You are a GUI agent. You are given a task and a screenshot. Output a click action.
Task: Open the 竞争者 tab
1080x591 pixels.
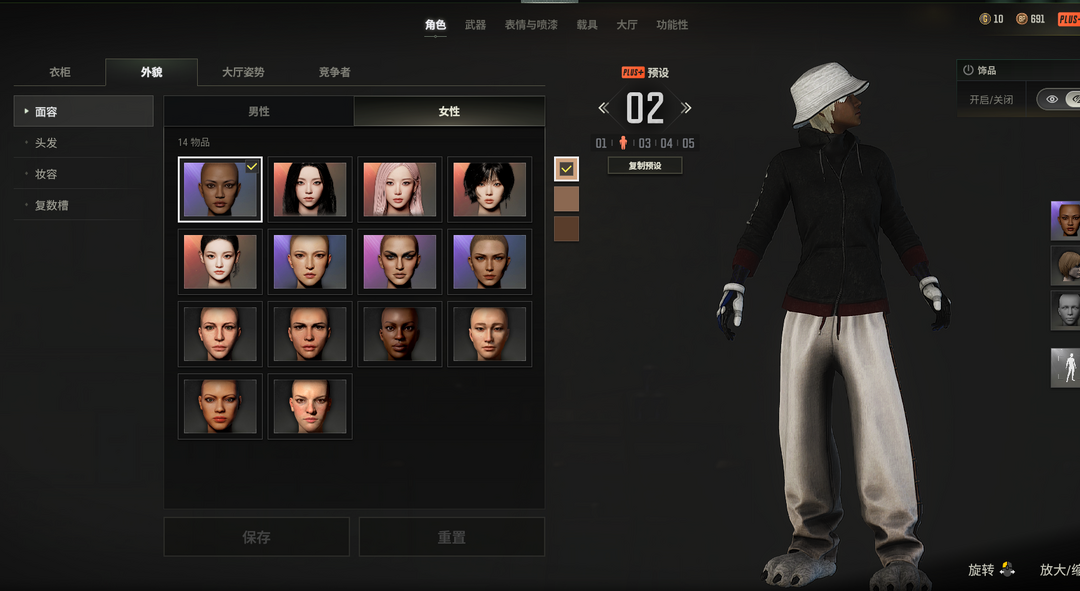[x=334, y=72]
